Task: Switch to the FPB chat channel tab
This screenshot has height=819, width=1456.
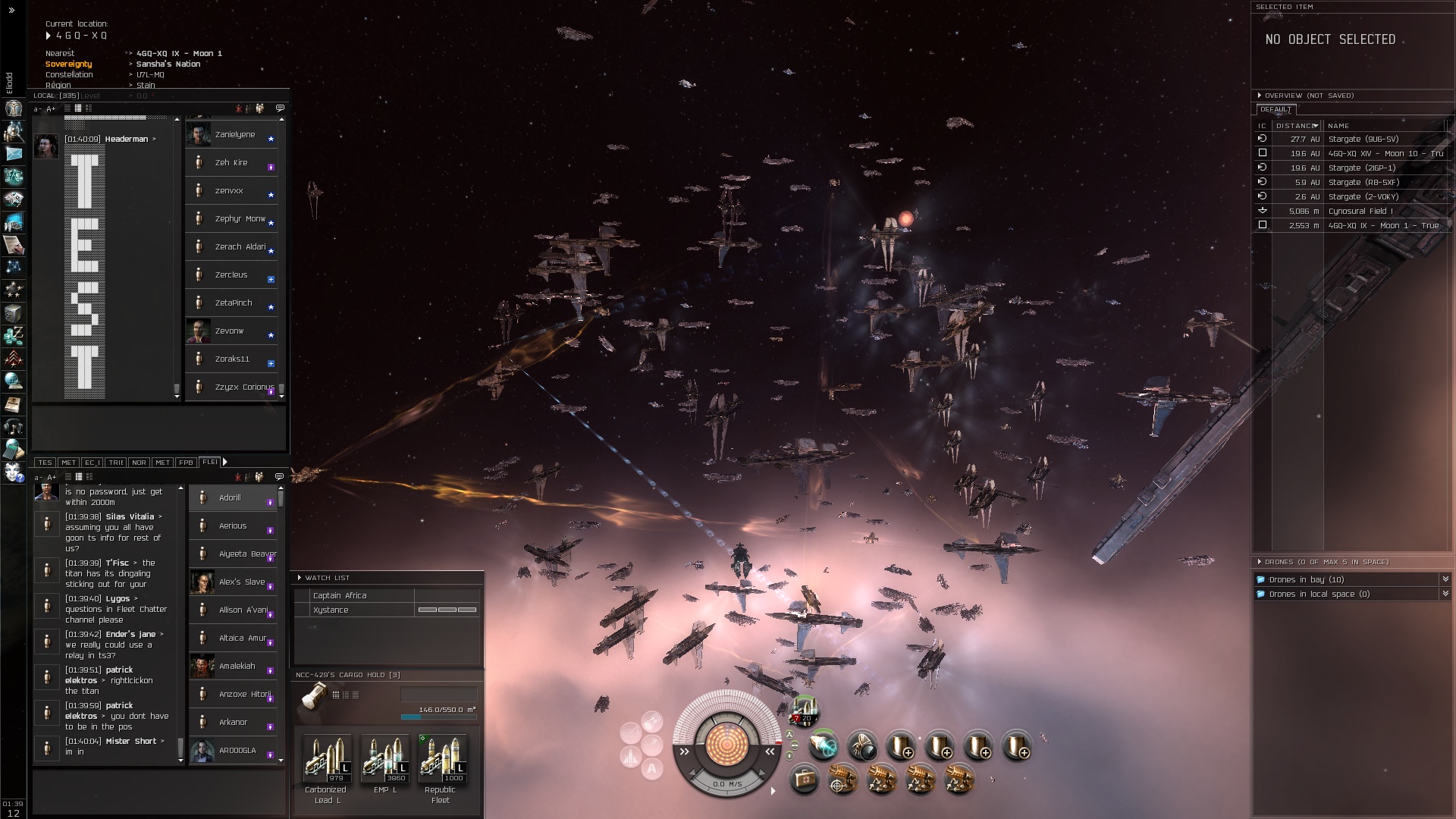Action: tap(186, 462)
